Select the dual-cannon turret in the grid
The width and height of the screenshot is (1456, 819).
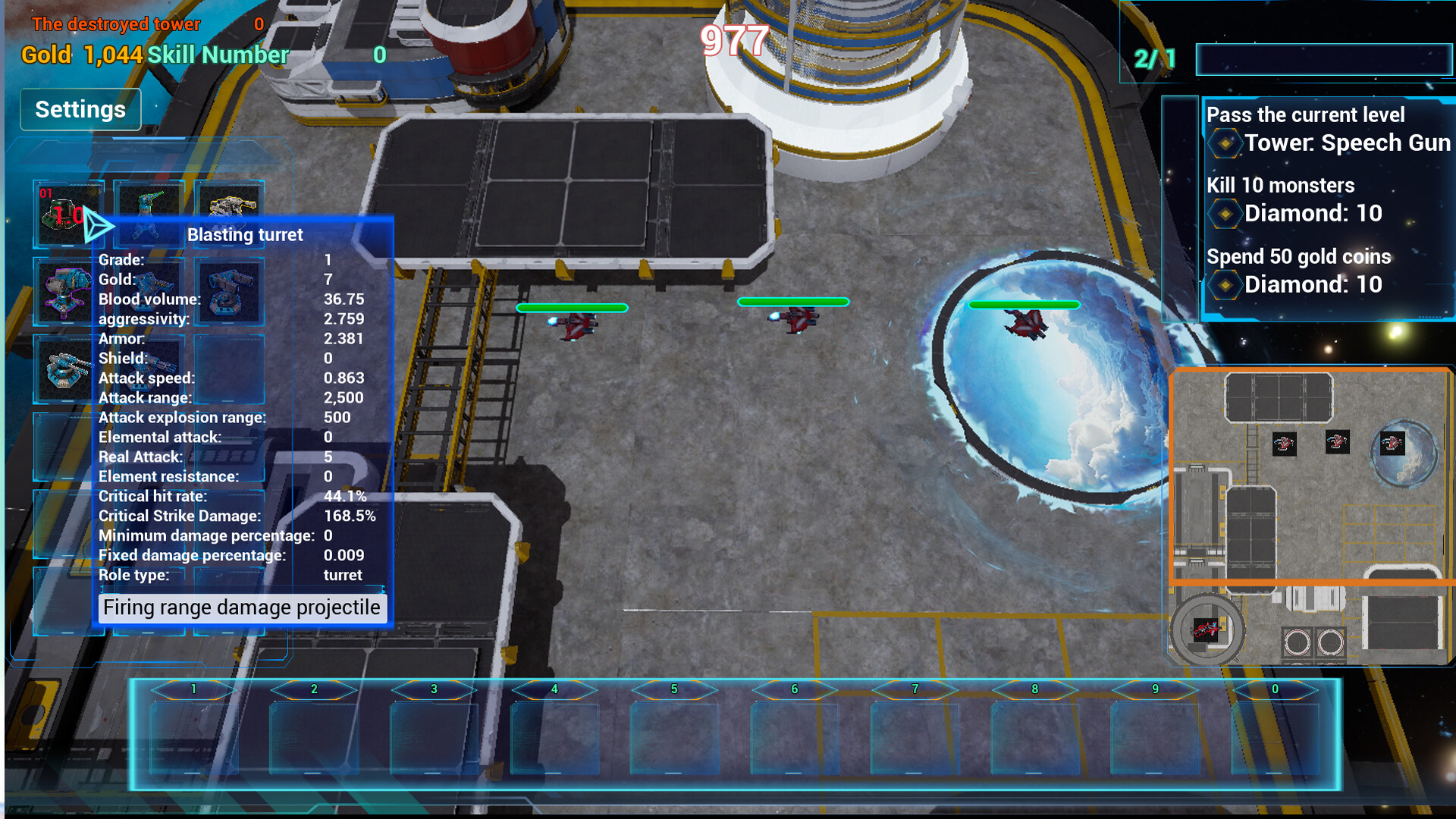point(229,292)
